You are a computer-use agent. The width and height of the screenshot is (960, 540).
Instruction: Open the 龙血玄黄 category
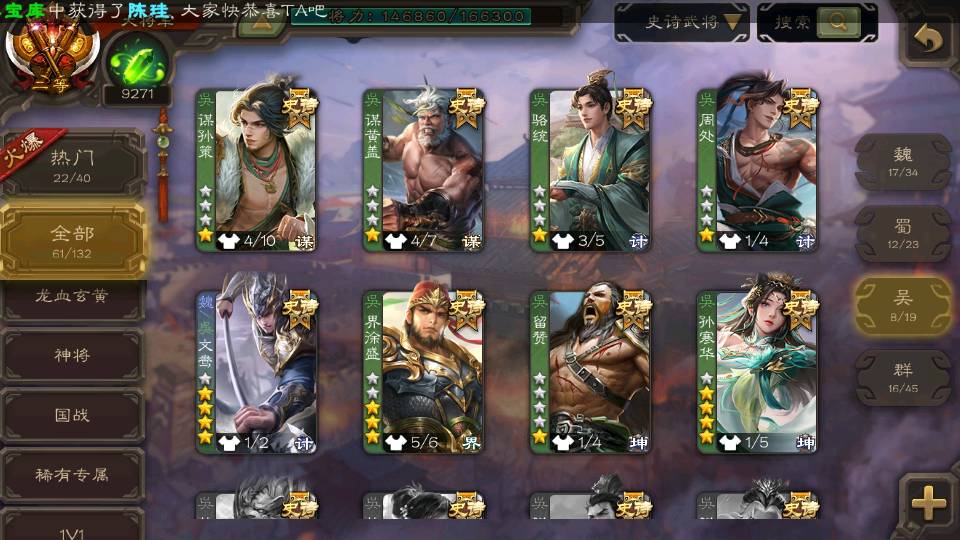pyautogui.click(x=72, y=297)
